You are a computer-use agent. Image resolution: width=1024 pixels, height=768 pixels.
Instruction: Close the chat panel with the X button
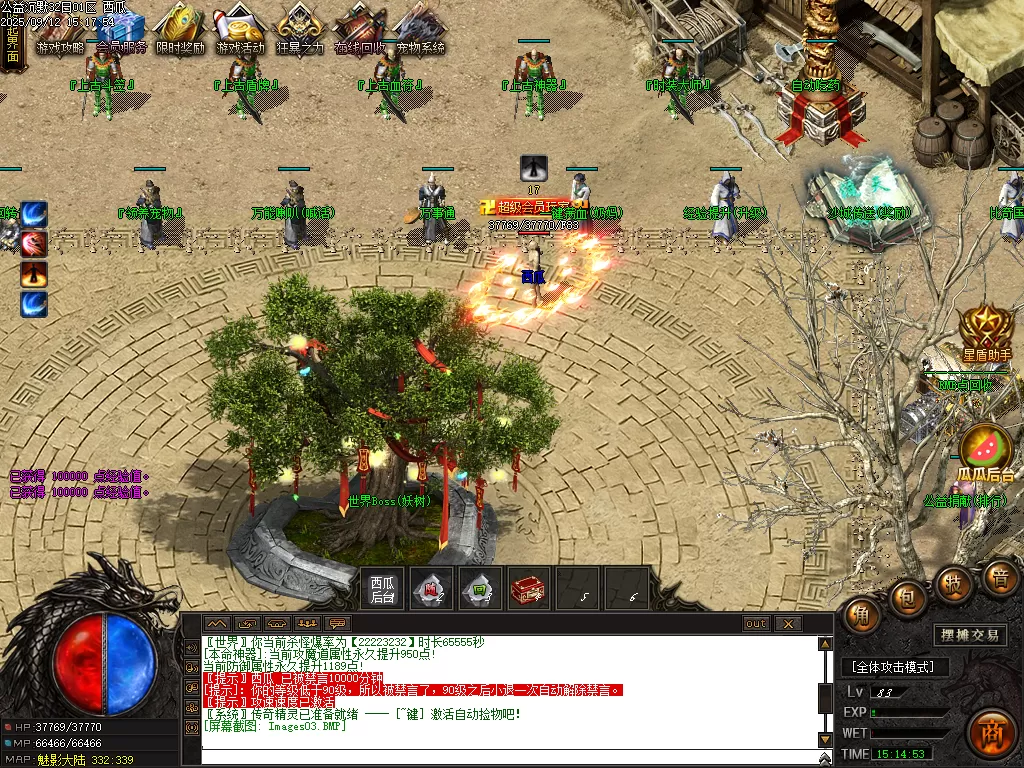(x=788, y=624)
